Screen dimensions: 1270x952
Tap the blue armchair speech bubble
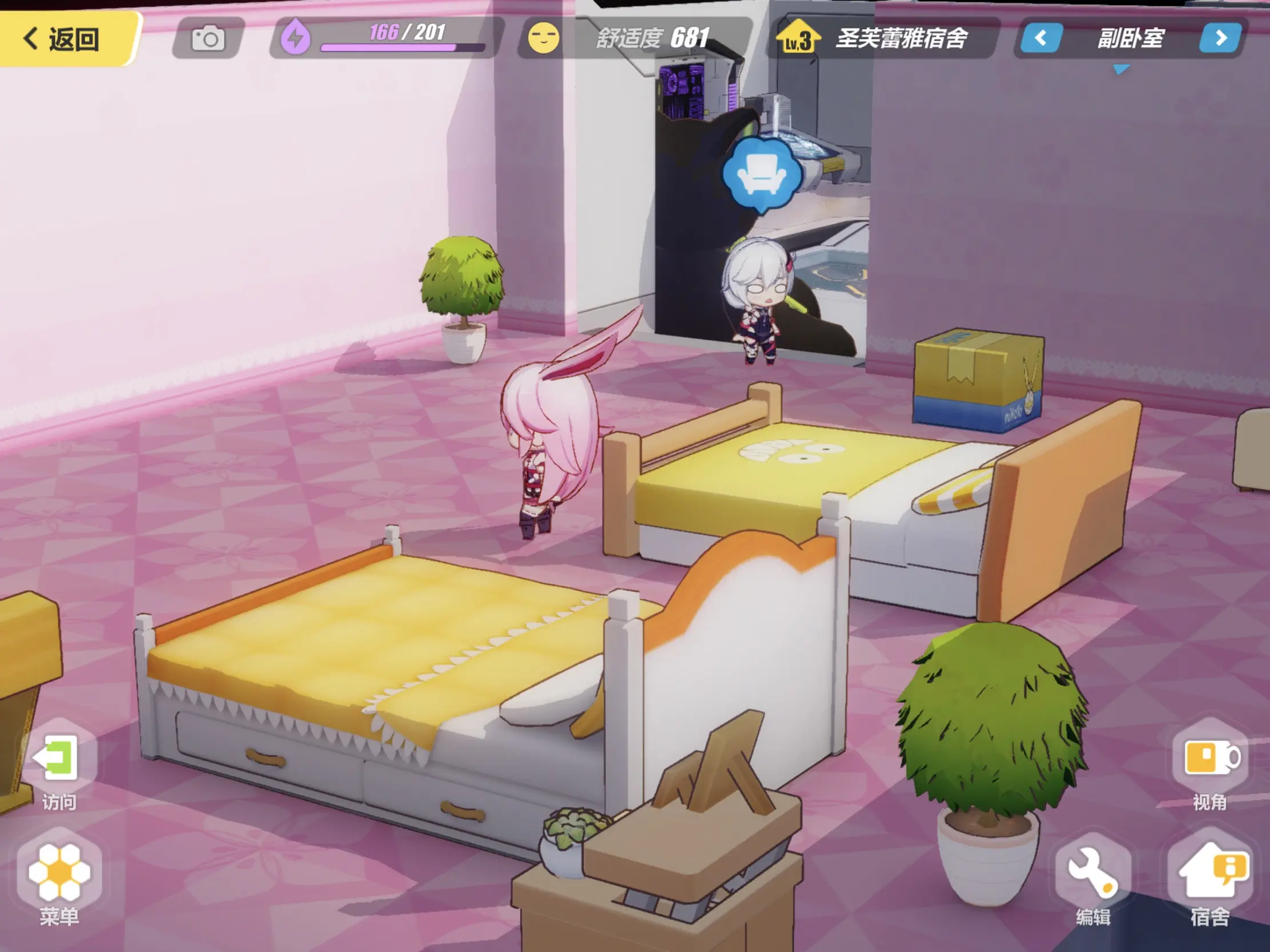(761, 173)
